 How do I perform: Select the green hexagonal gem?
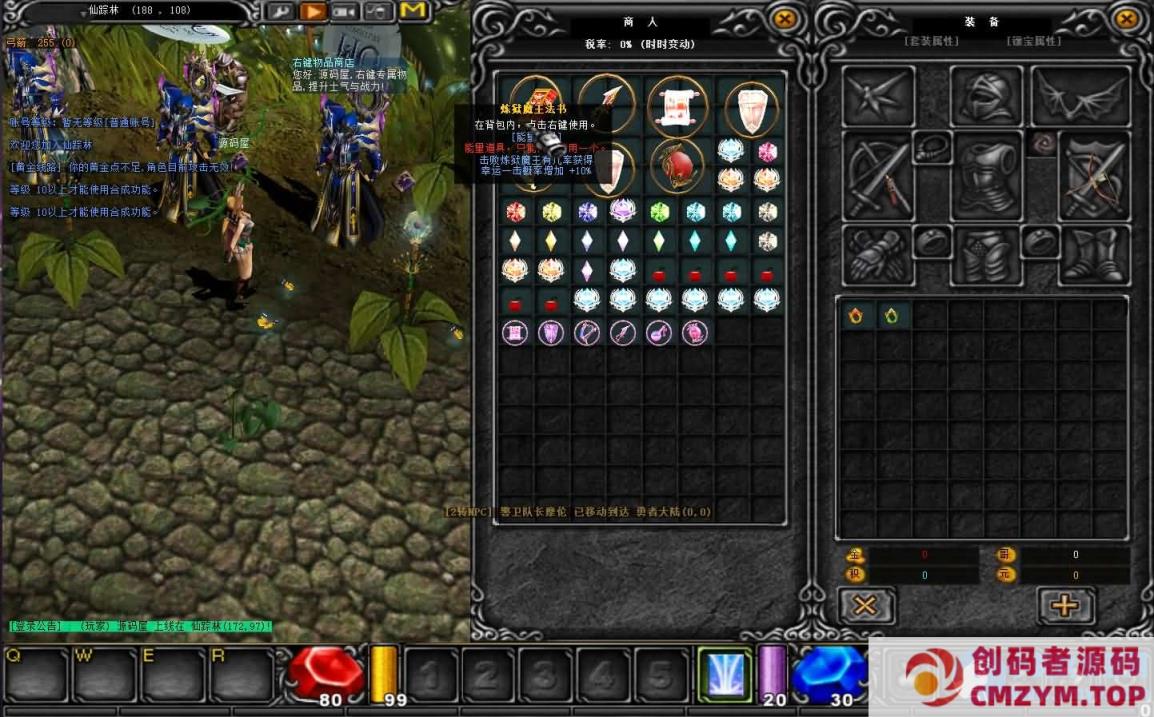point(659,212)
